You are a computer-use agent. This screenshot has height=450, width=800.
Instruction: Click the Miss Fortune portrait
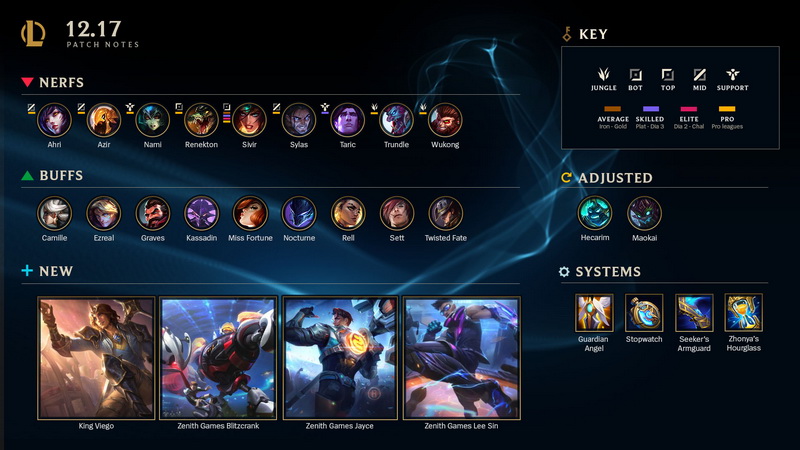tap(250, 213)
